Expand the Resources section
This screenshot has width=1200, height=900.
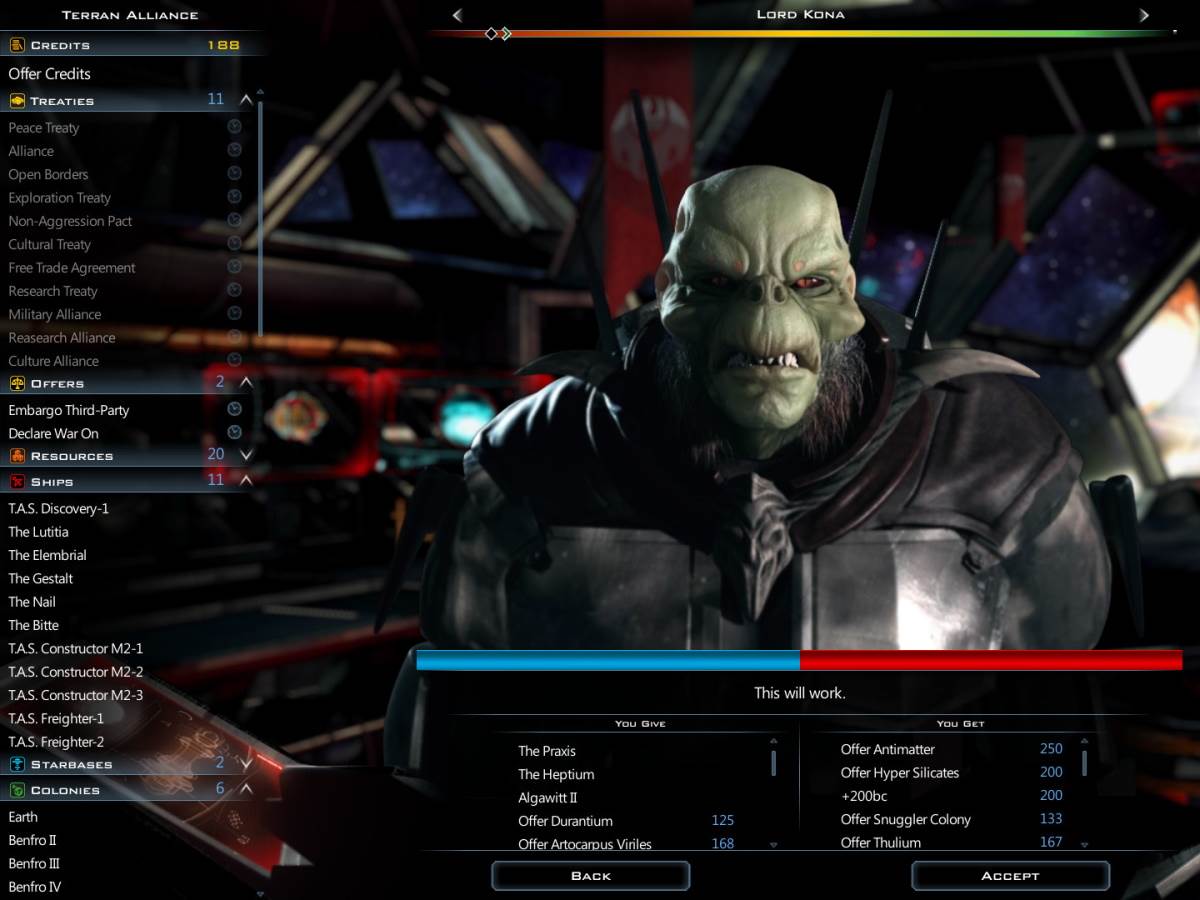click(246, 455)
